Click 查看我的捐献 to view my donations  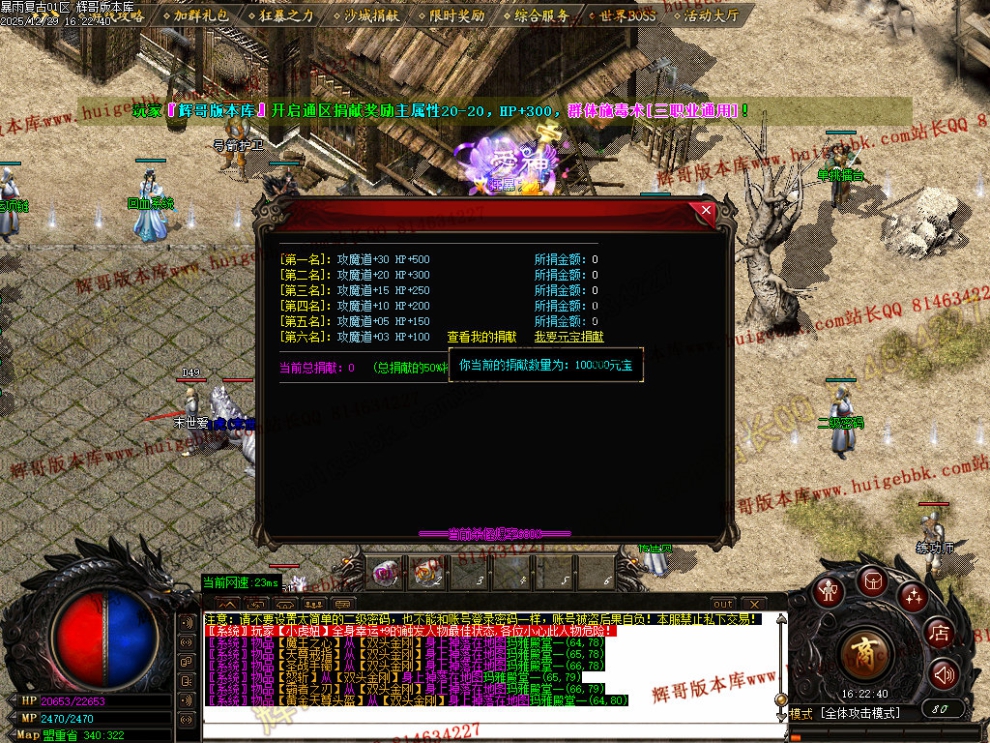coord(481,337)
